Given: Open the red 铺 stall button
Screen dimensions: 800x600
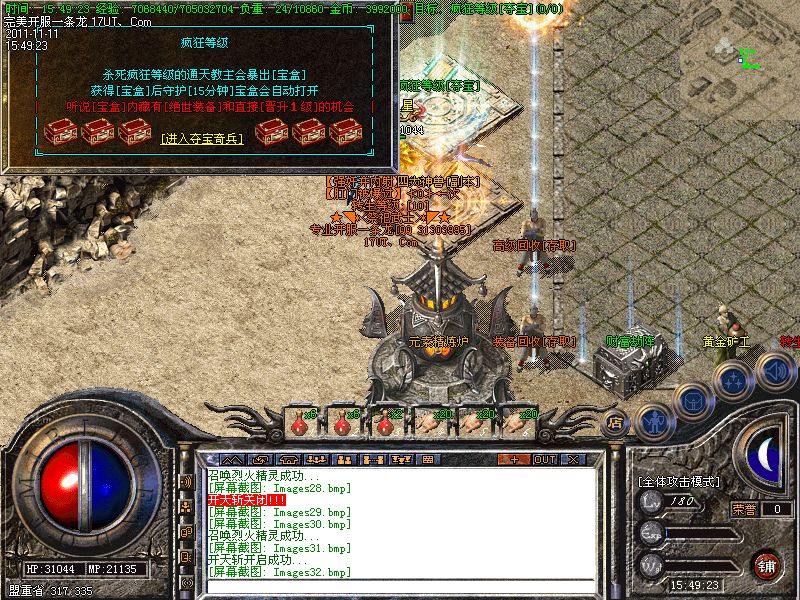Looking at the screenshot, I should [766, 565].
